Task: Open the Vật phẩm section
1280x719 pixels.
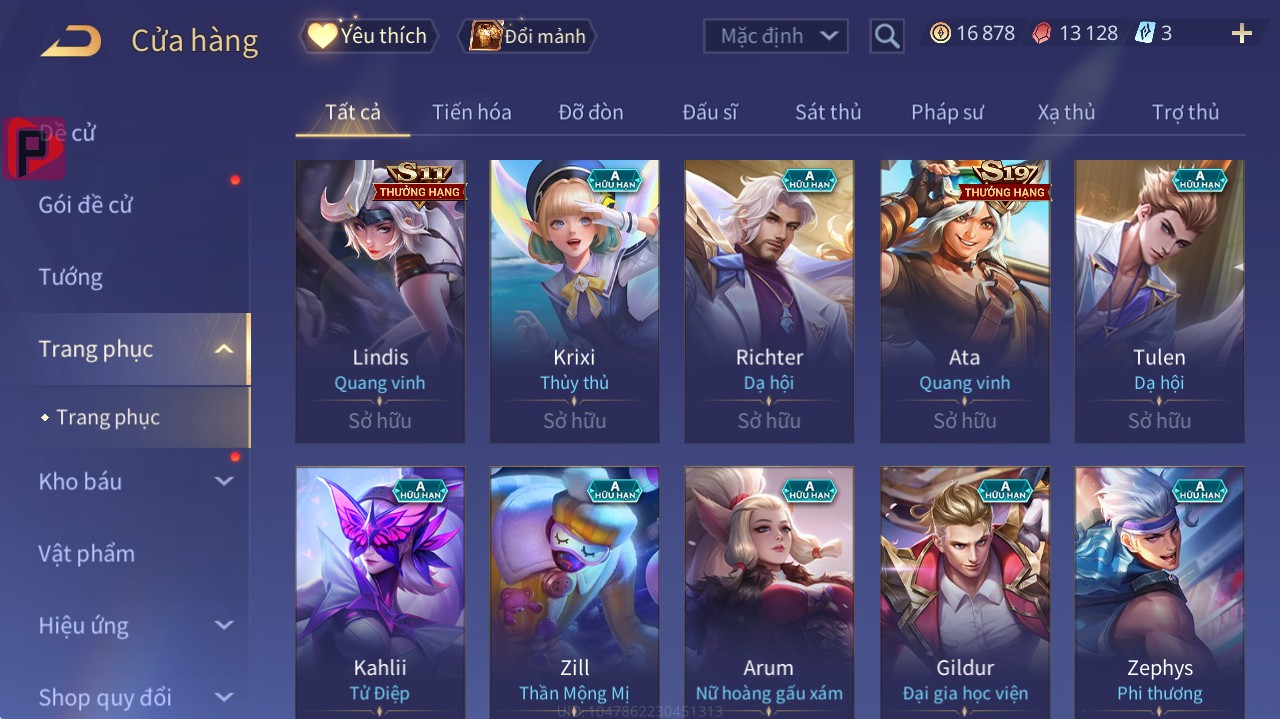Action: 86,553
